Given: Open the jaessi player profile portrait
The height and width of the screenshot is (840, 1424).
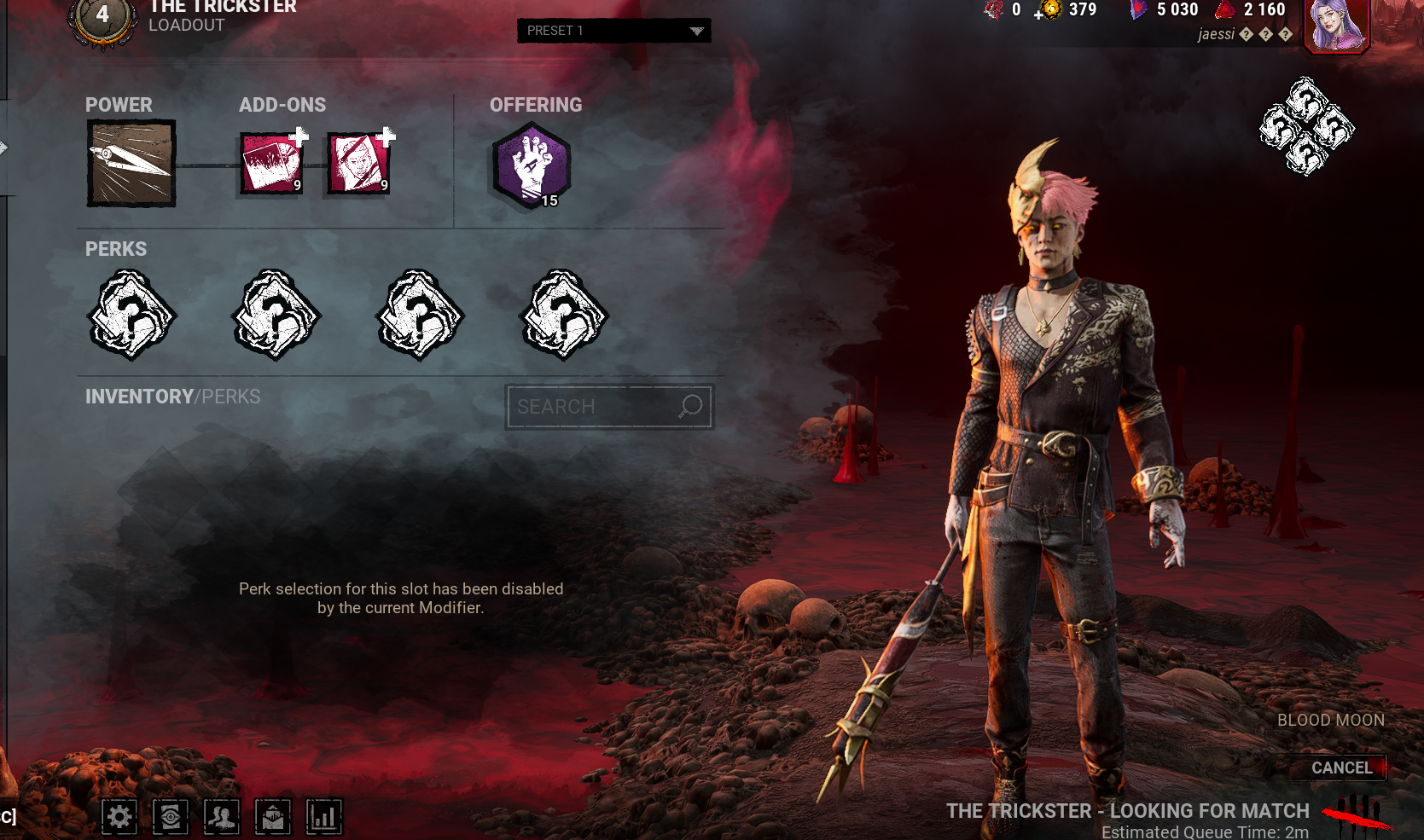Looking at the screenshot, I should click(1336, 26).
